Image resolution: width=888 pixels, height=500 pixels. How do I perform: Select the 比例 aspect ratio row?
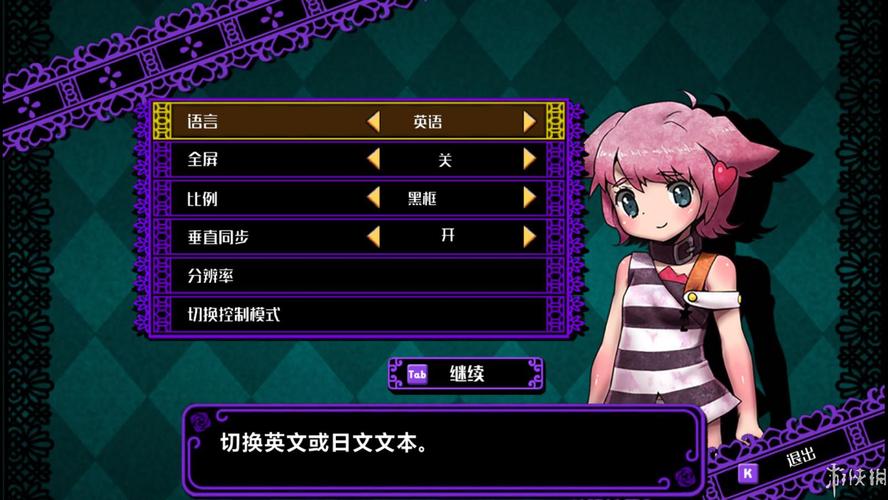tap(203, 198)
